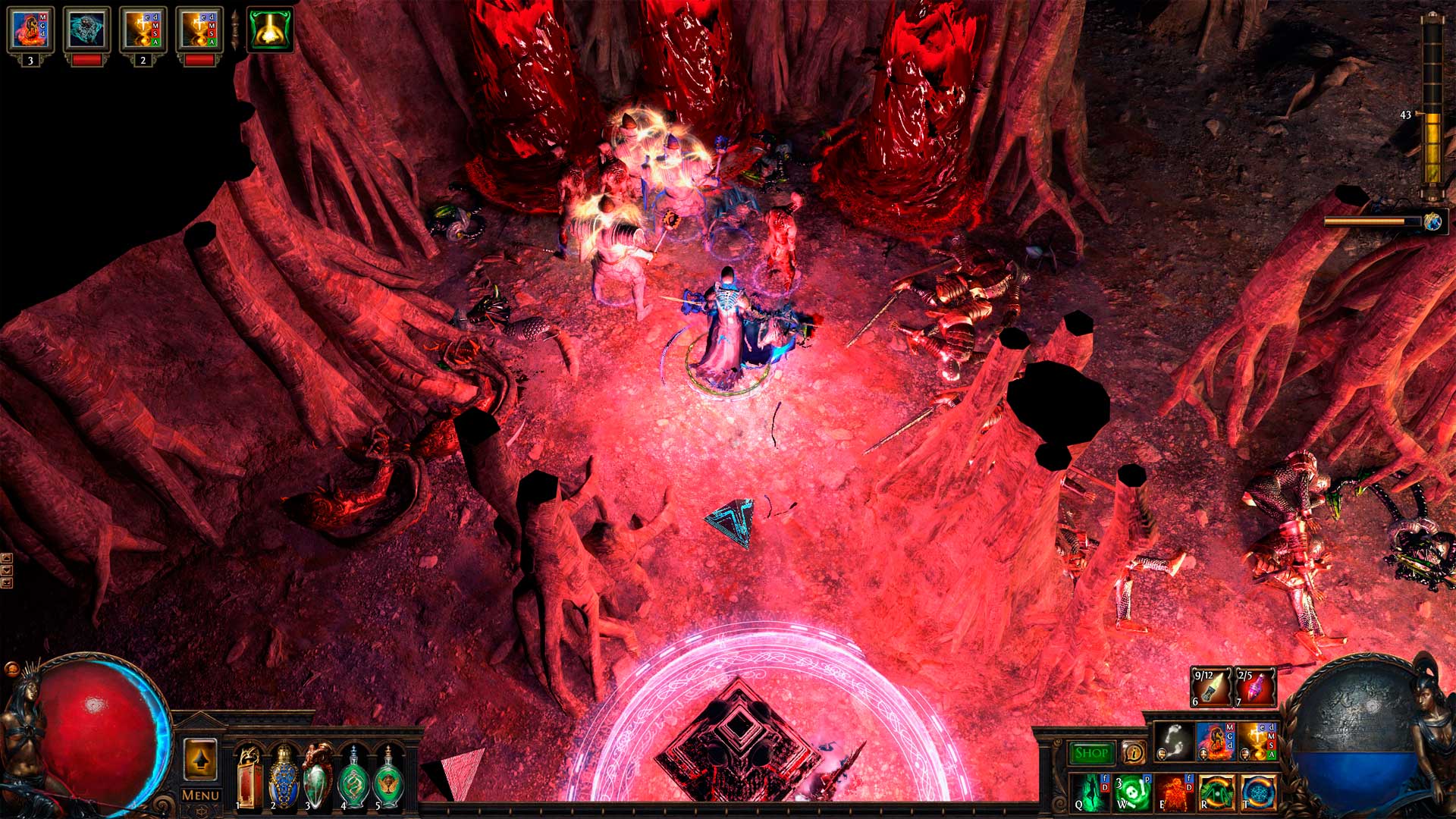
Task: Use the pink vial item showing 2/5
Action: (1255, 687)
